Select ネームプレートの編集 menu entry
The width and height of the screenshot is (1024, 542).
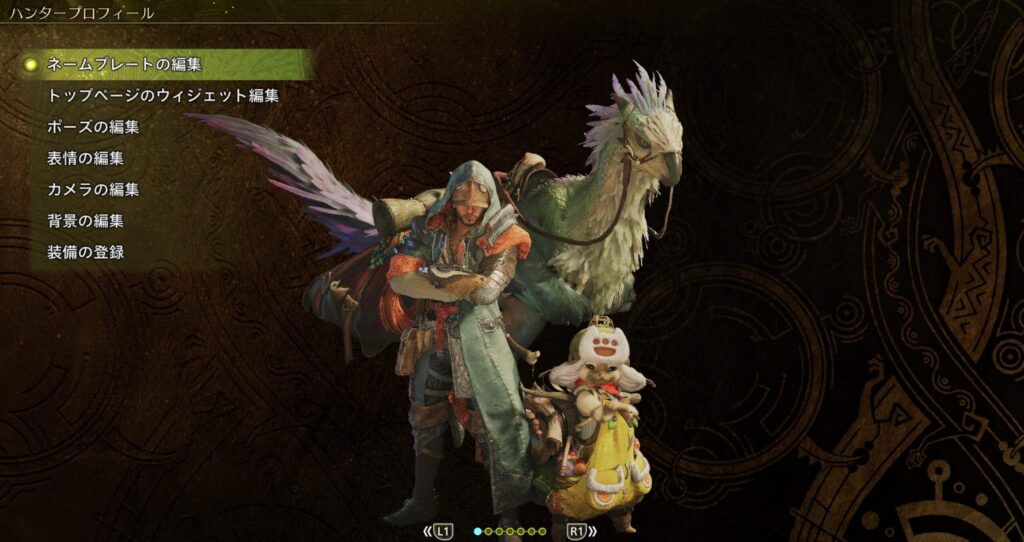pos(125,65)
